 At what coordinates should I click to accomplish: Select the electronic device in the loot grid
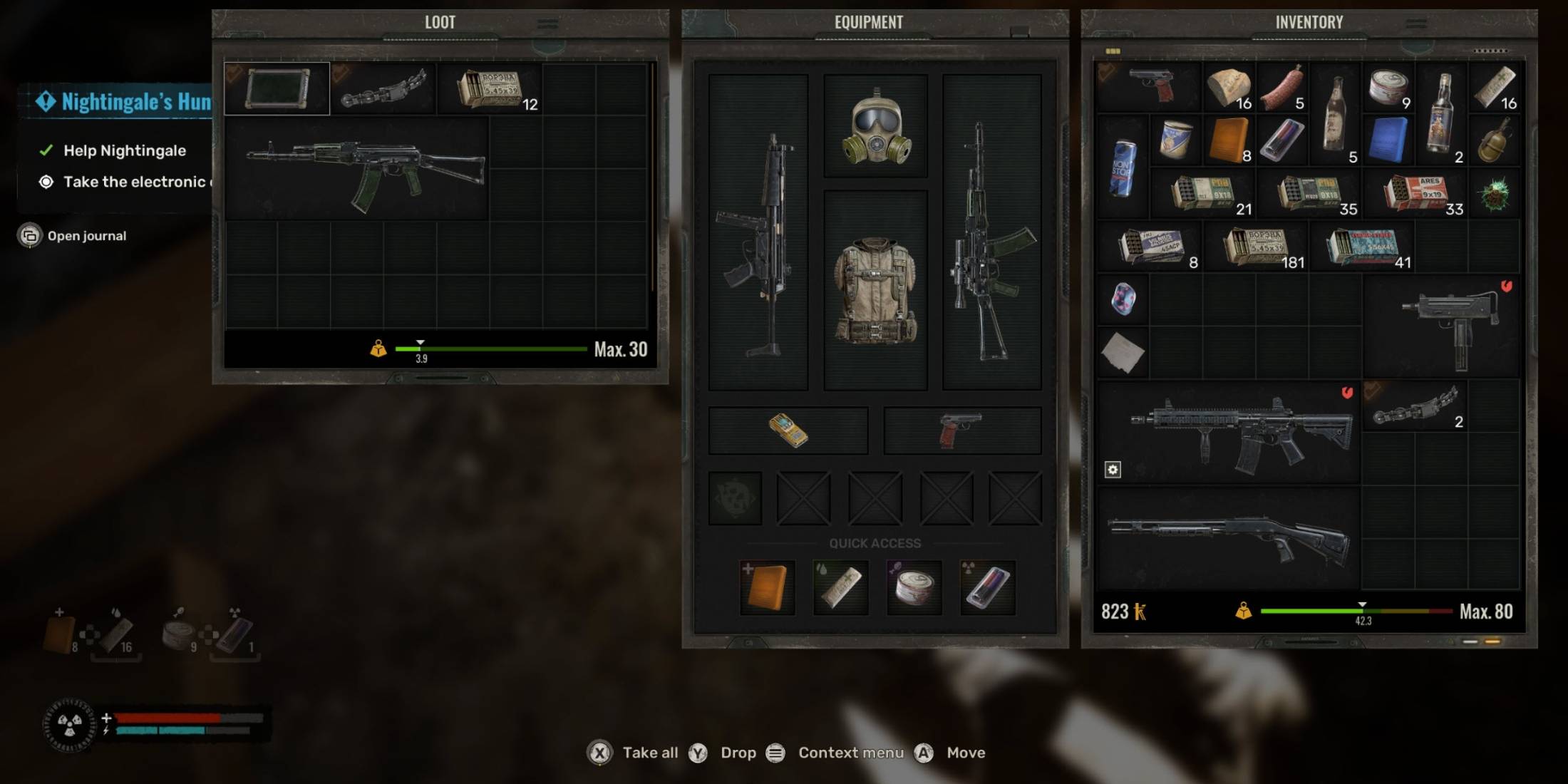pos(276,88)
